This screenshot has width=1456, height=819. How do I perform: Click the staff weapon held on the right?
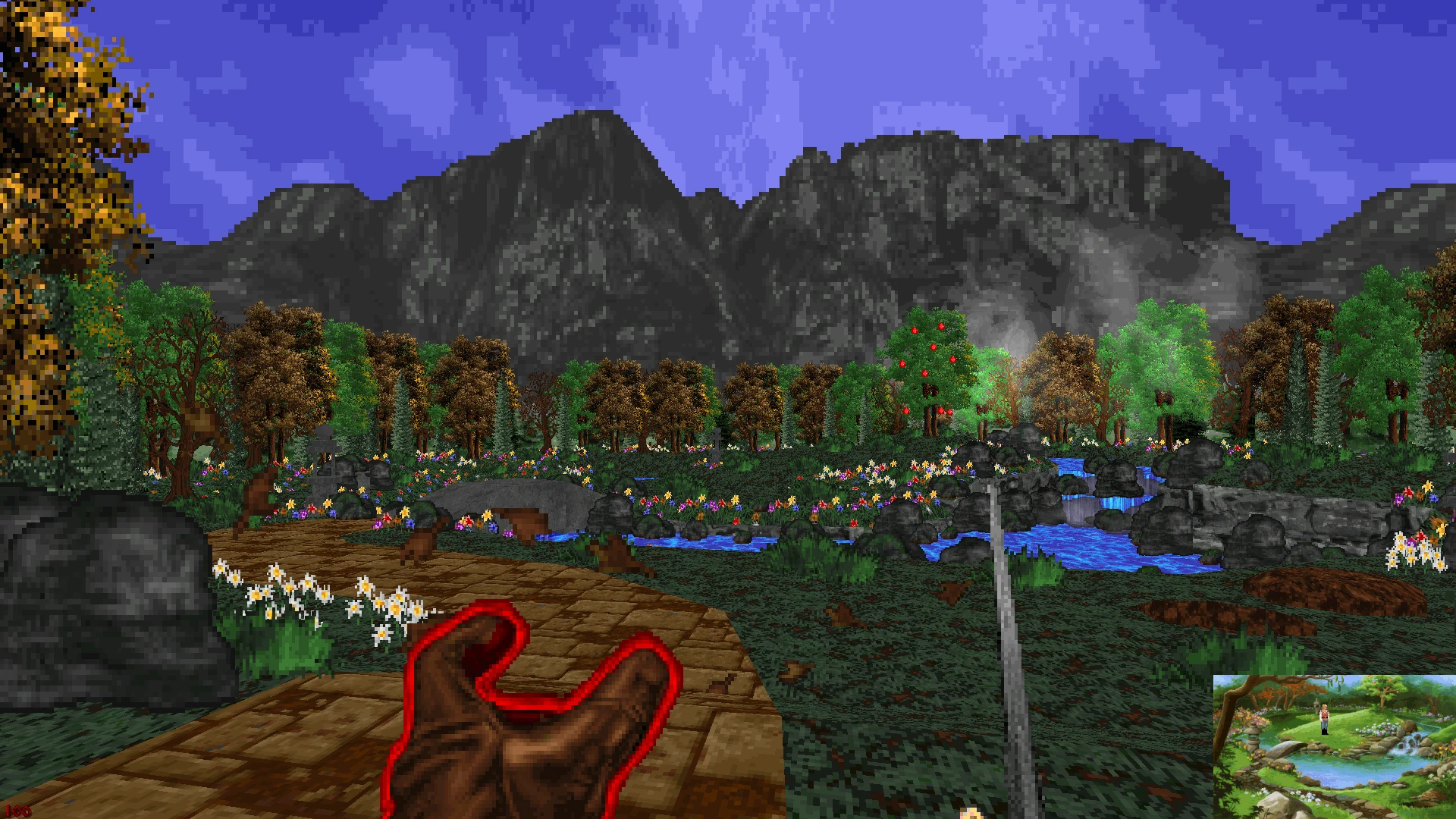coord(1001,607)
